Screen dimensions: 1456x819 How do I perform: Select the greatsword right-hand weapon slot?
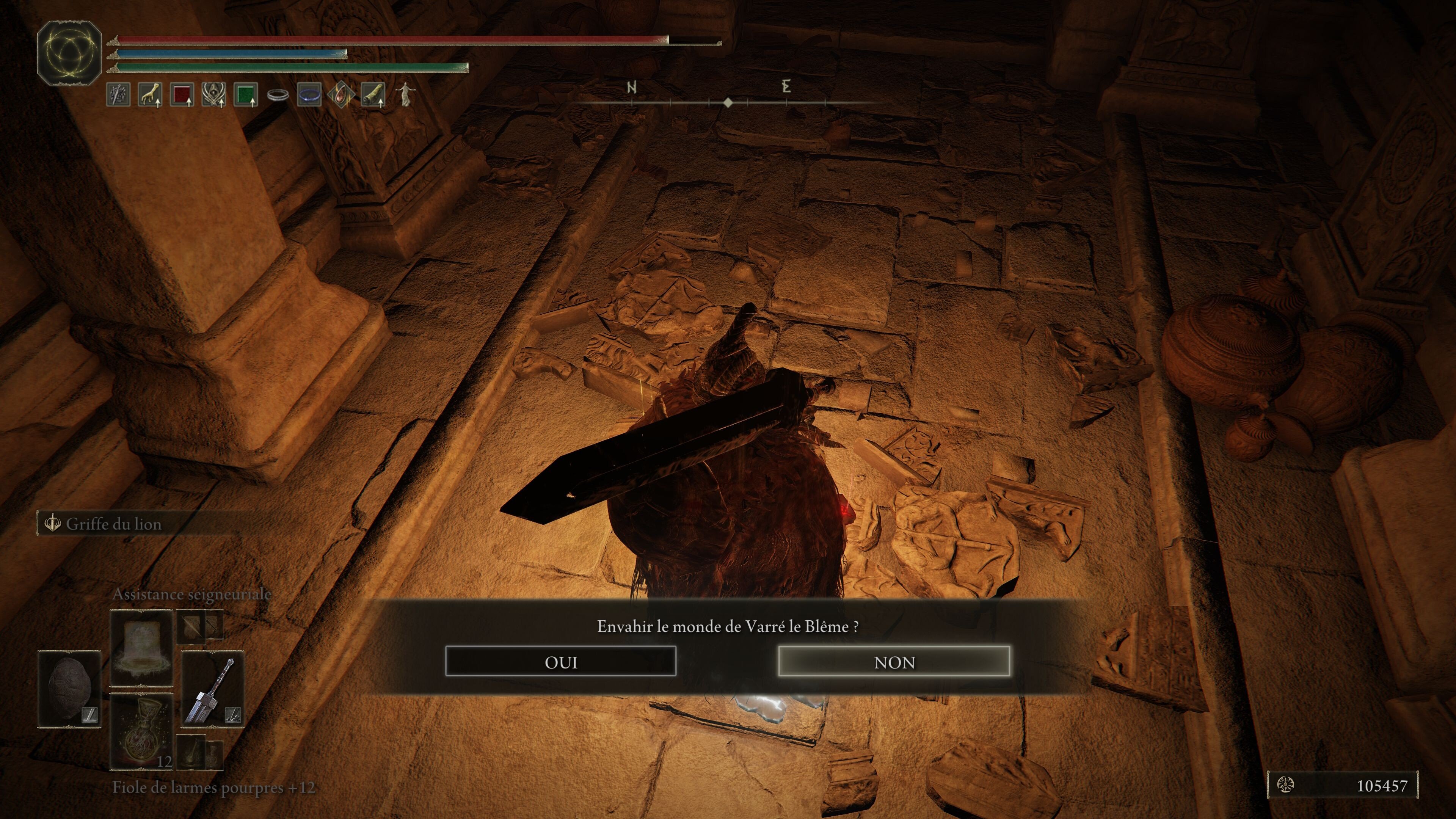coord(212,689)
